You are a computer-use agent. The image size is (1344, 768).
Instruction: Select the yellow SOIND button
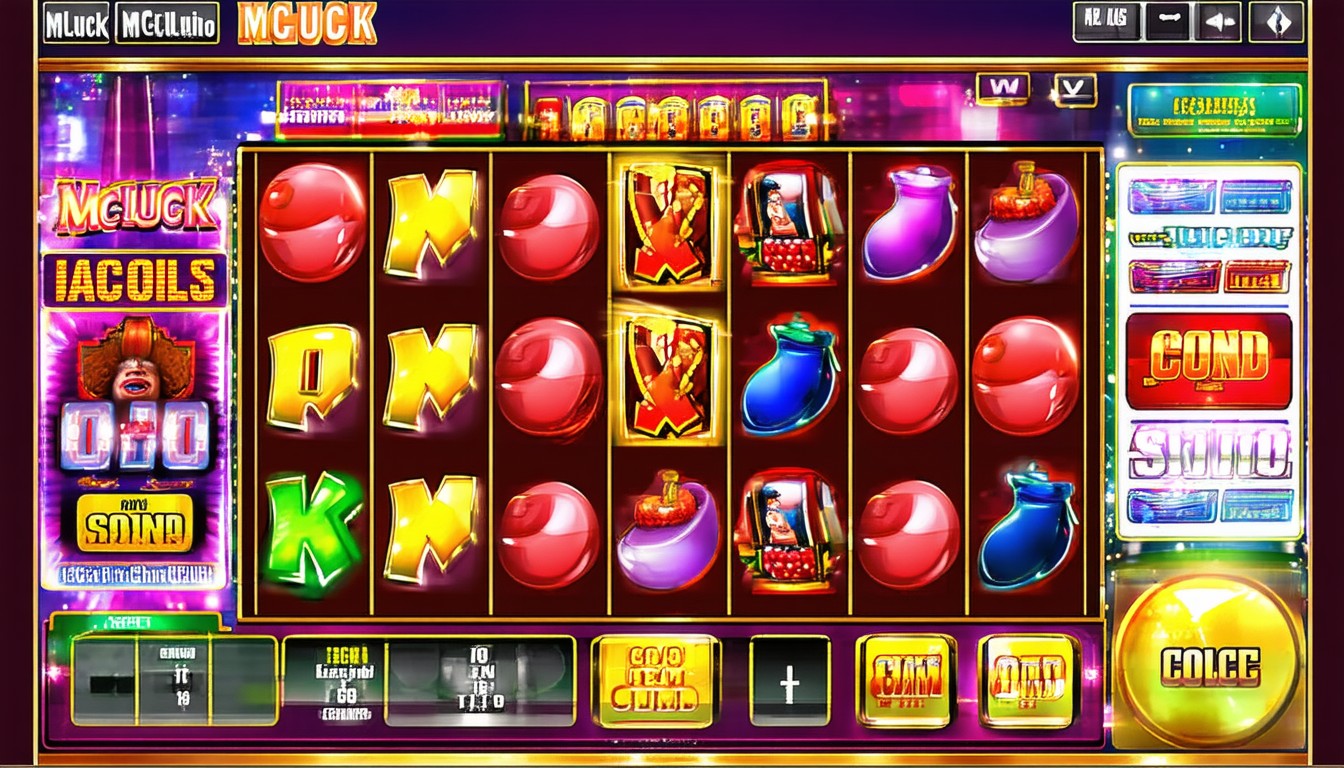click(x=134, y=523)
